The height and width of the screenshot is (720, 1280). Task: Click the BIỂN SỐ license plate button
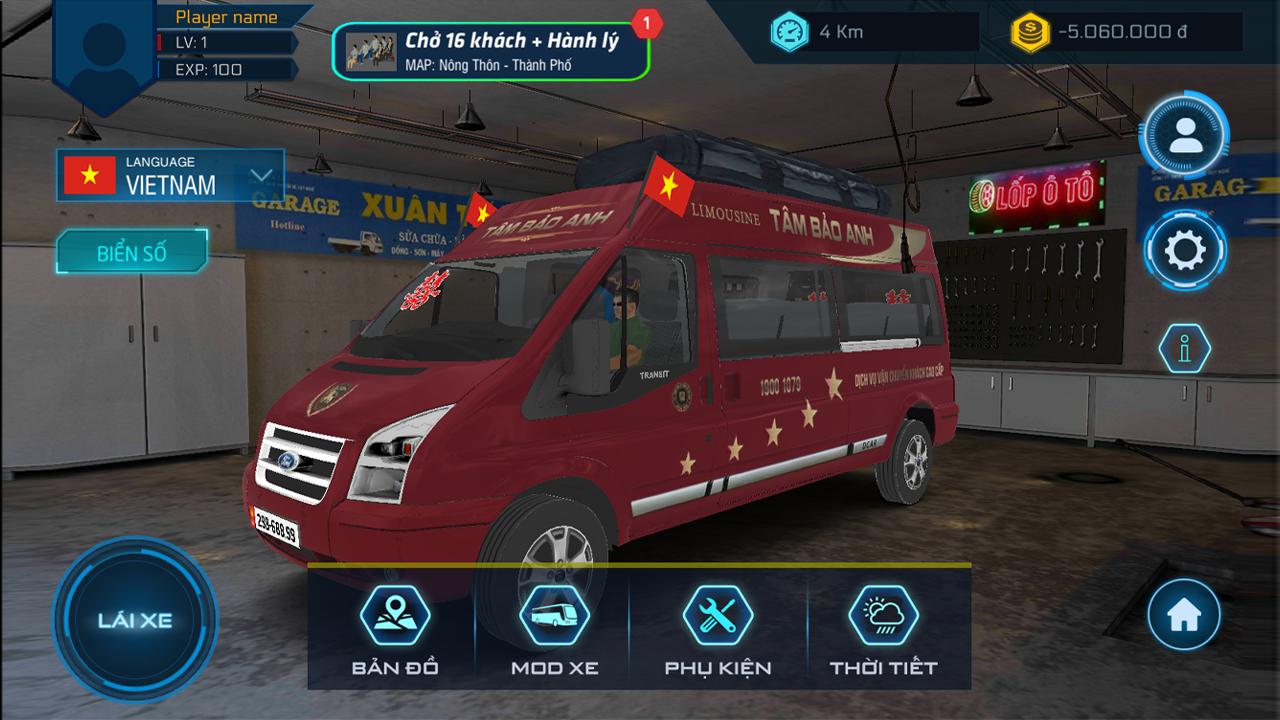coord(132,253)
